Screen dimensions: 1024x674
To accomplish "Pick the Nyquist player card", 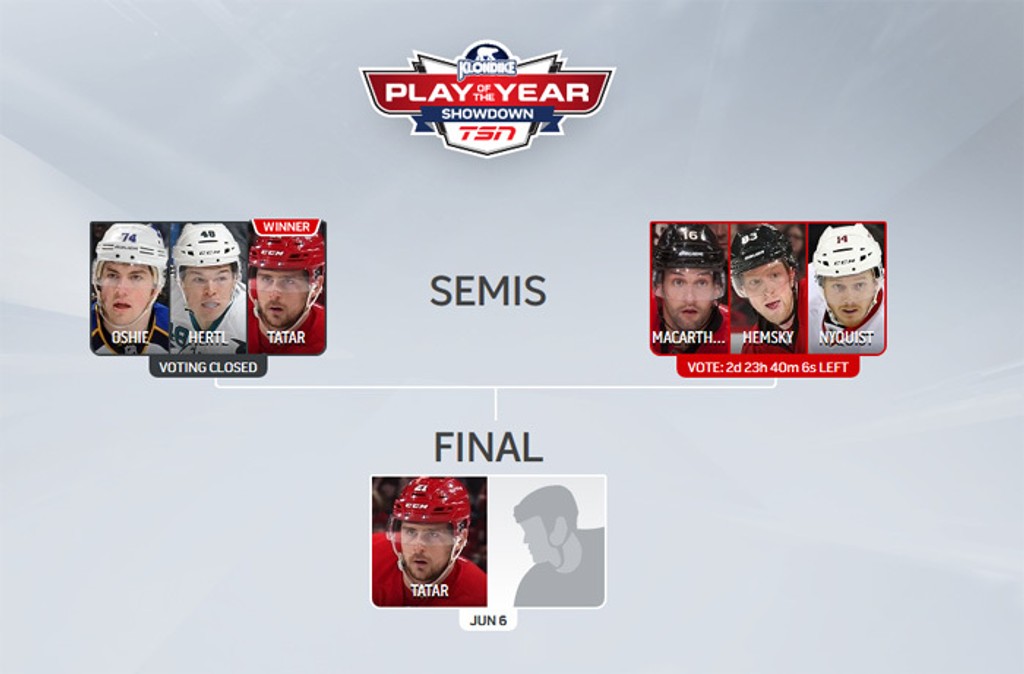I will tap(847, 288).
